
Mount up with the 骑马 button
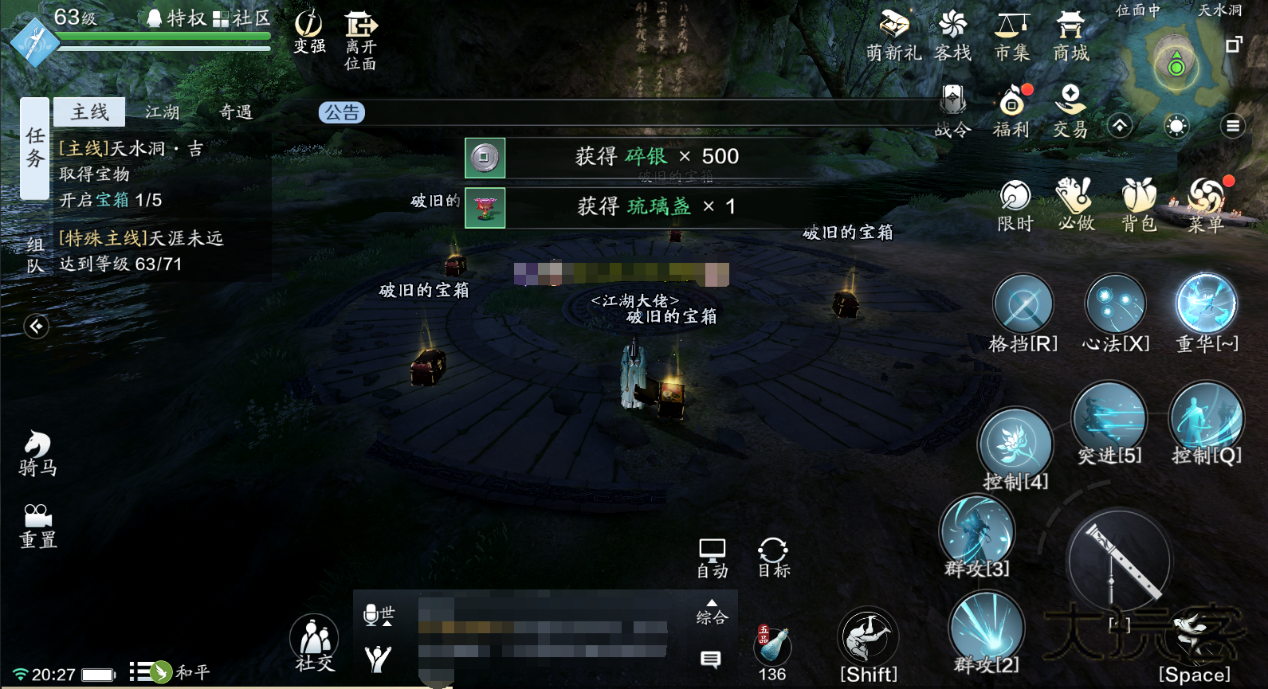[x=38, y=453]
